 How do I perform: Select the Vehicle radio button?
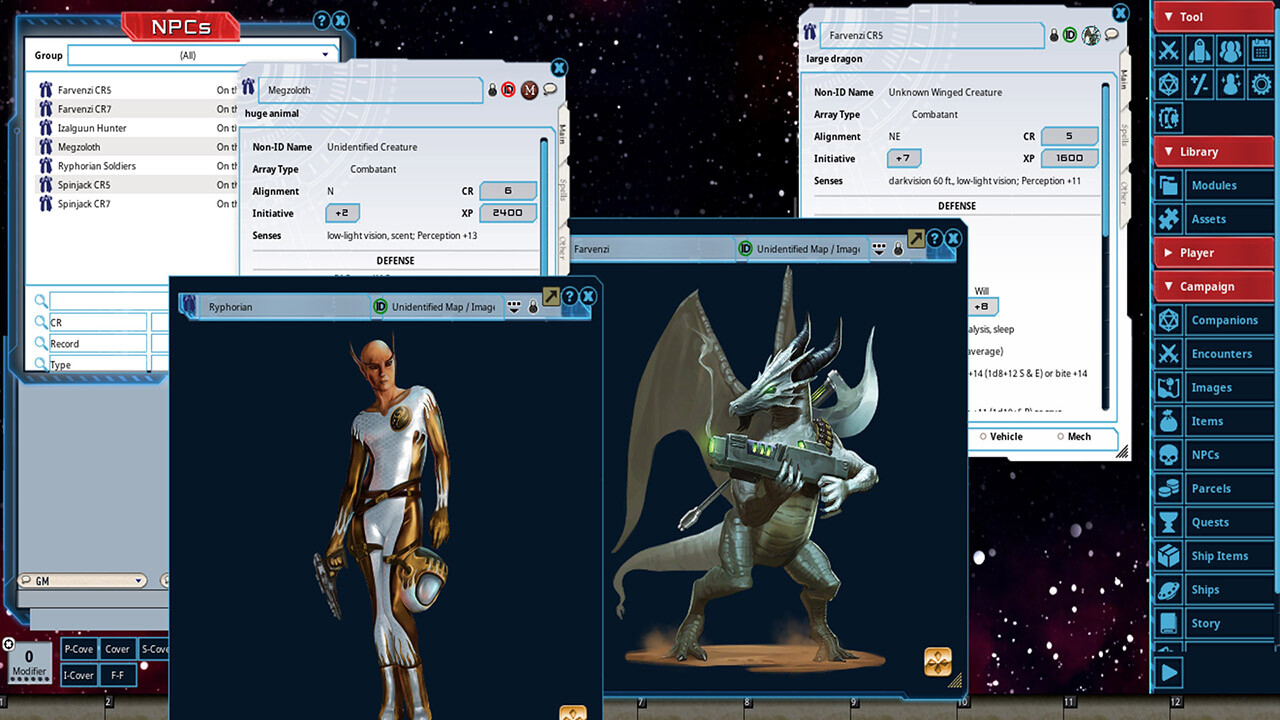[x=984, y=437]
